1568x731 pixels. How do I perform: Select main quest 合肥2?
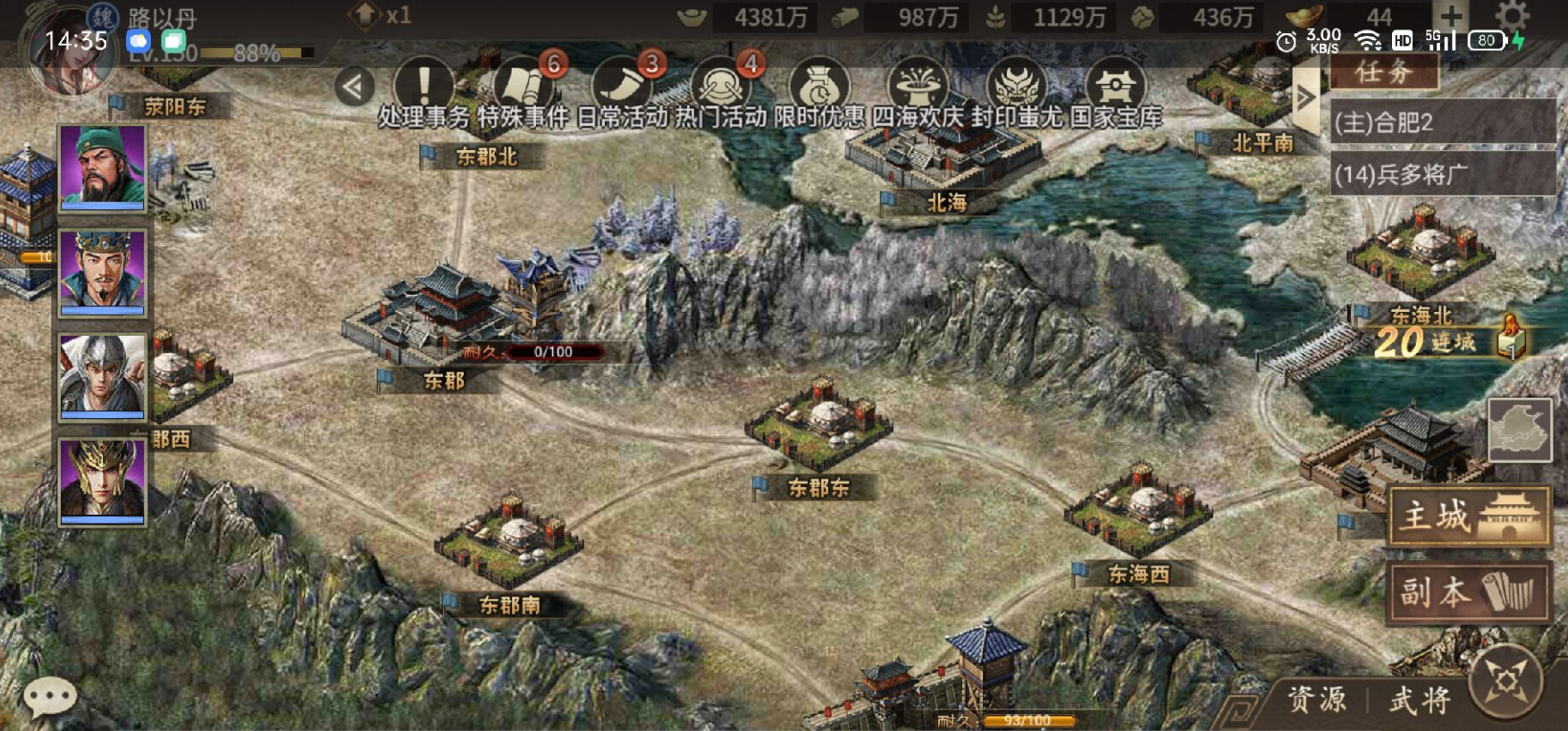1442,122
